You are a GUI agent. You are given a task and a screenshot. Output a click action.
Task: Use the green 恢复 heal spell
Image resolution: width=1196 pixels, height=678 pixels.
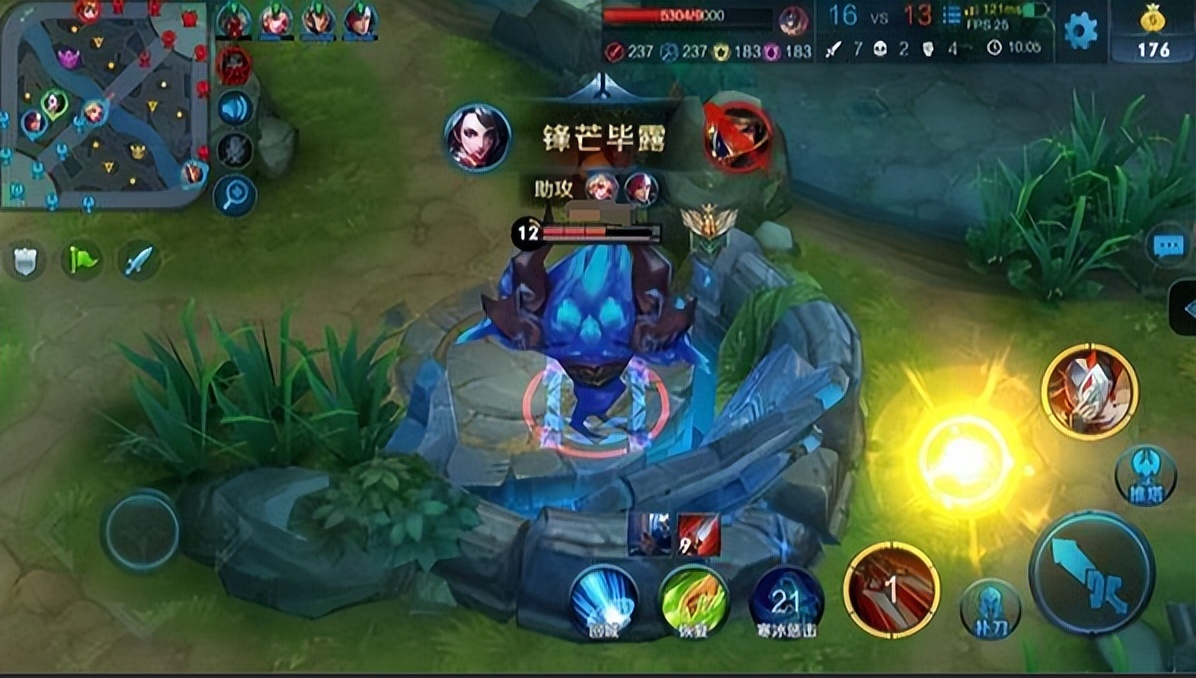click(694, 600)
